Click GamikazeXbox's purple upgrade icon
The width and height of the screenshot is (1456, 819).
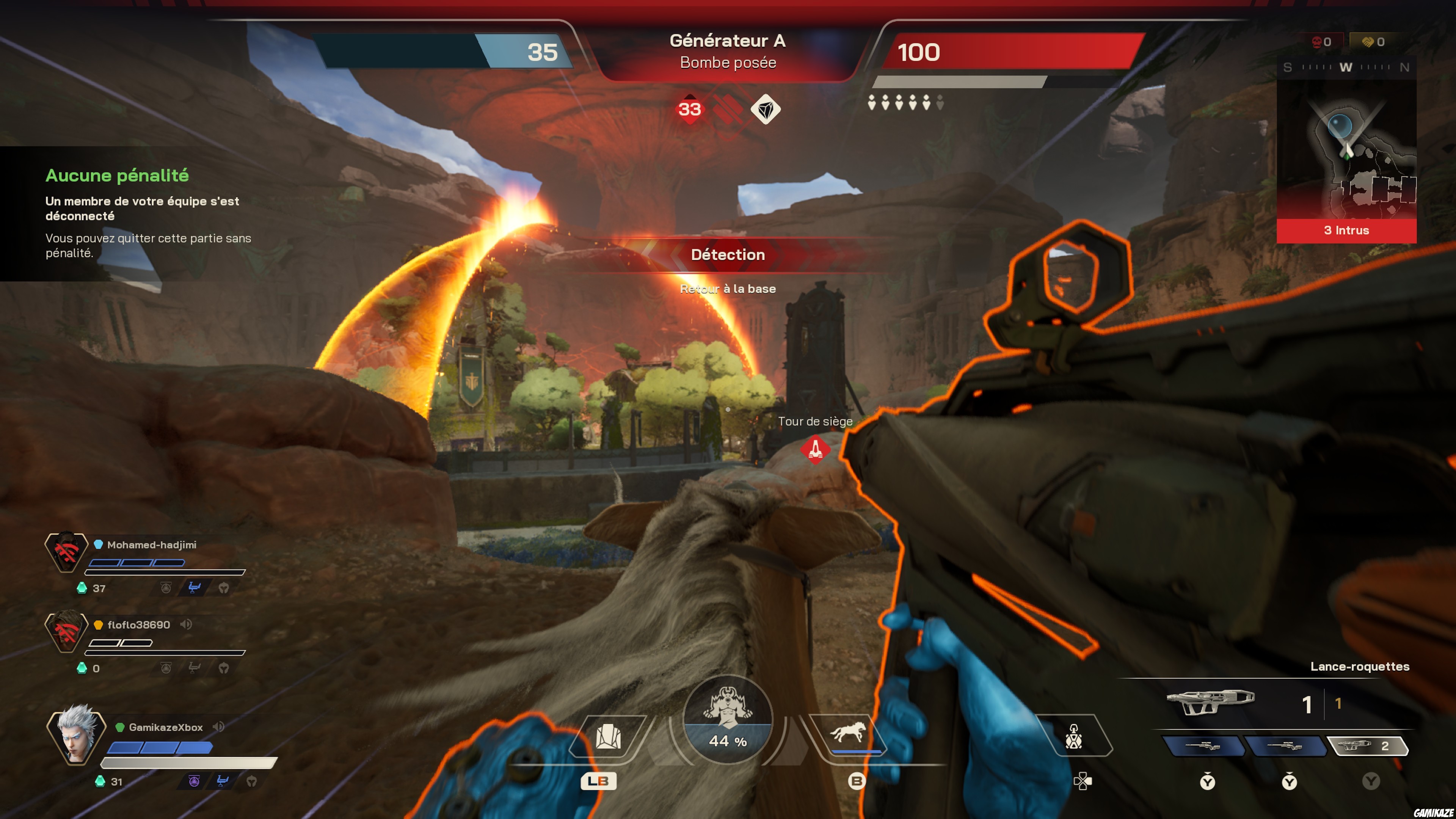194,781
